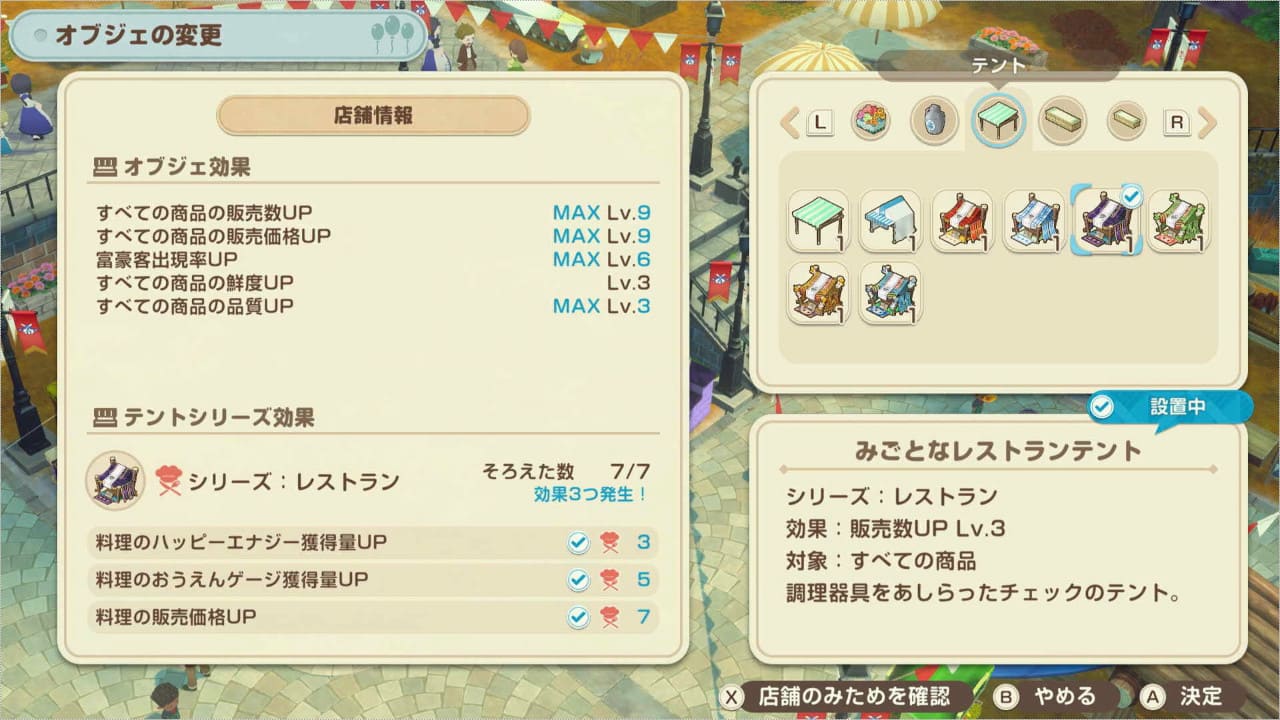Screen dimensions: 1280x720
Task: Select the tent category tab
Action: point(998,121)
